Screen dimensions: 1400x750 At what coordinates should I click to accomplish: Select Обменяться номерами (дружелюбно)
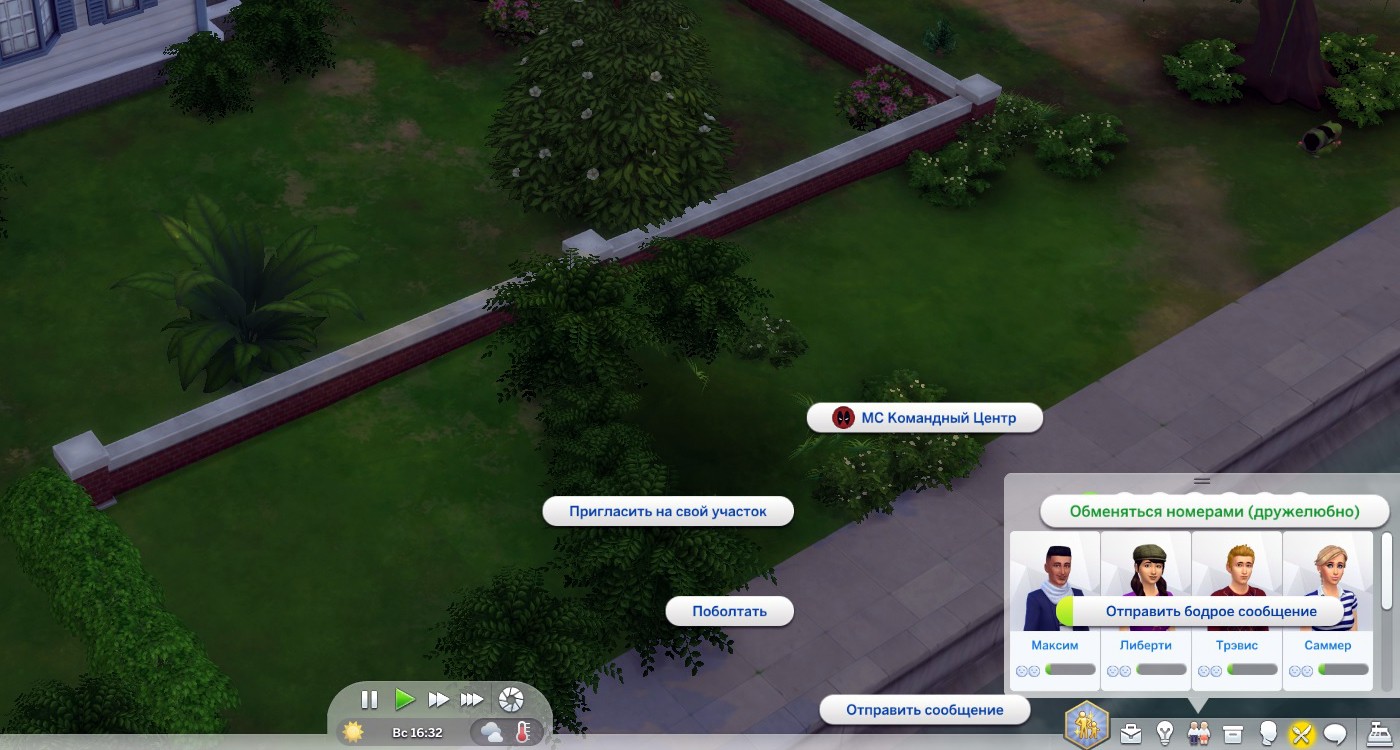1214,511
